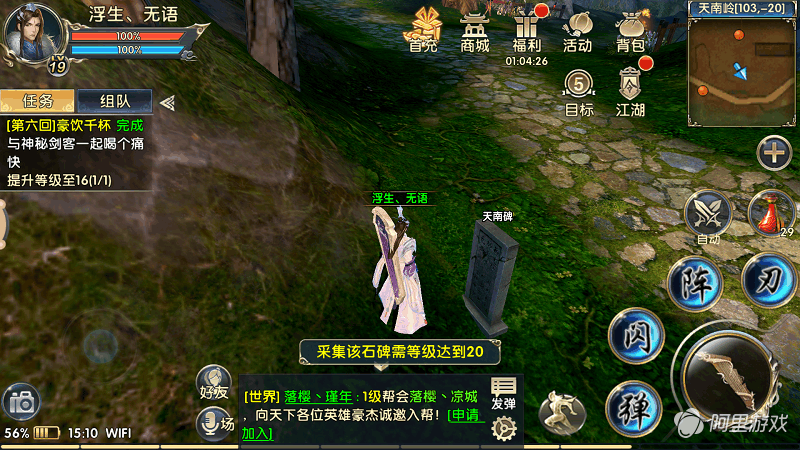The height and width of the screenshot is (450, 800).
Task: Toggle 自动 auto-combat crossed swords button
Action: tap(708, 214)
